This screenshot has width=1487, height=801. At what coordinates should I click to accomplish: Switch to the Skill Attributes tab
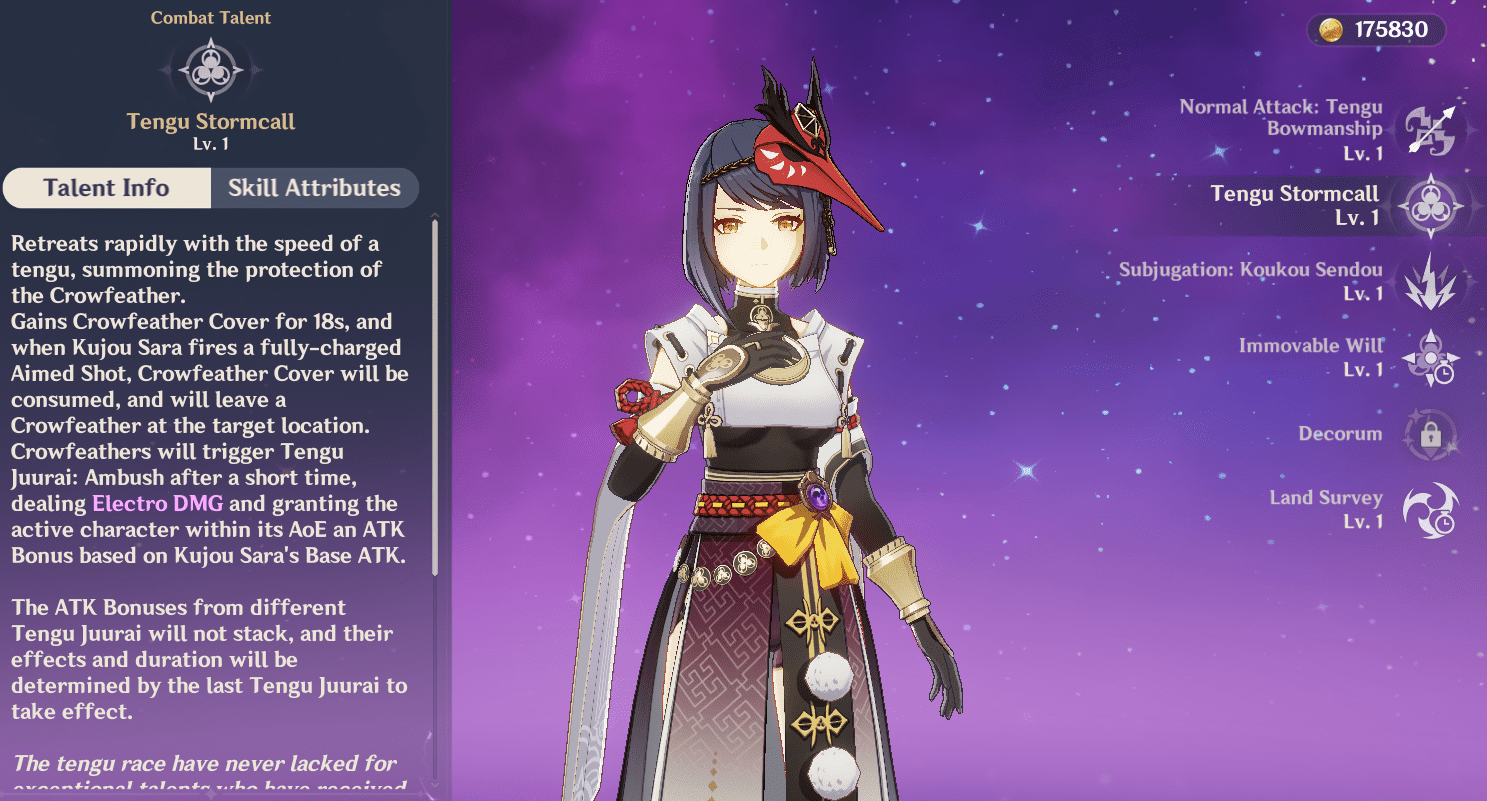[315, 188]
